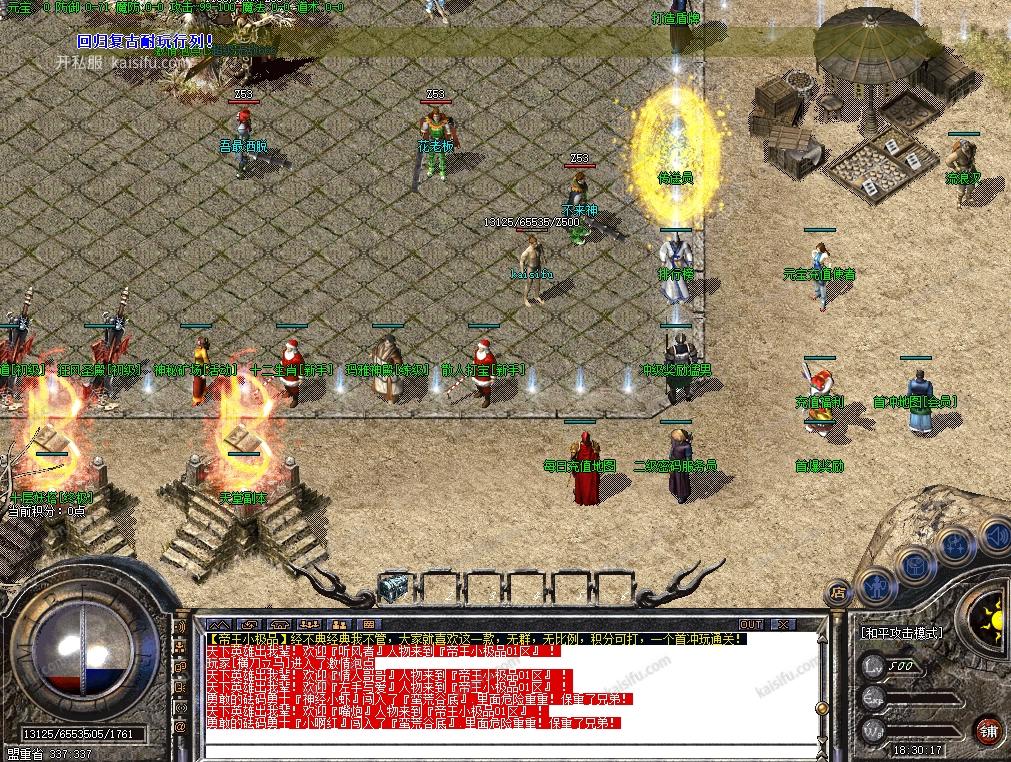Toggle the 和平攻击模式 attack mode label
1011x762 pixels.
900,633
